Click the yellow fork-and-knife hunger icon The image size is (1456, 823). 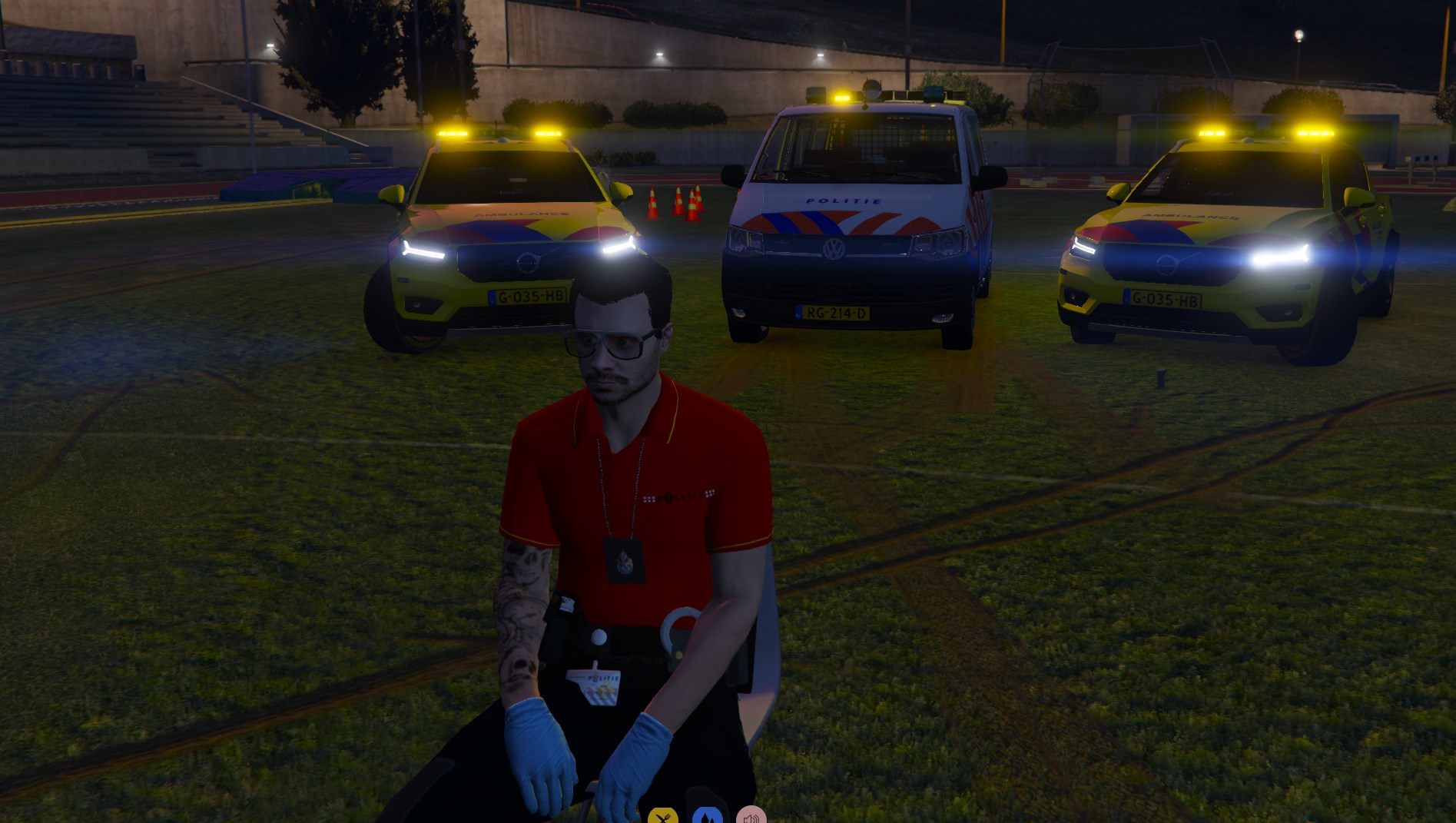point(662,817)
